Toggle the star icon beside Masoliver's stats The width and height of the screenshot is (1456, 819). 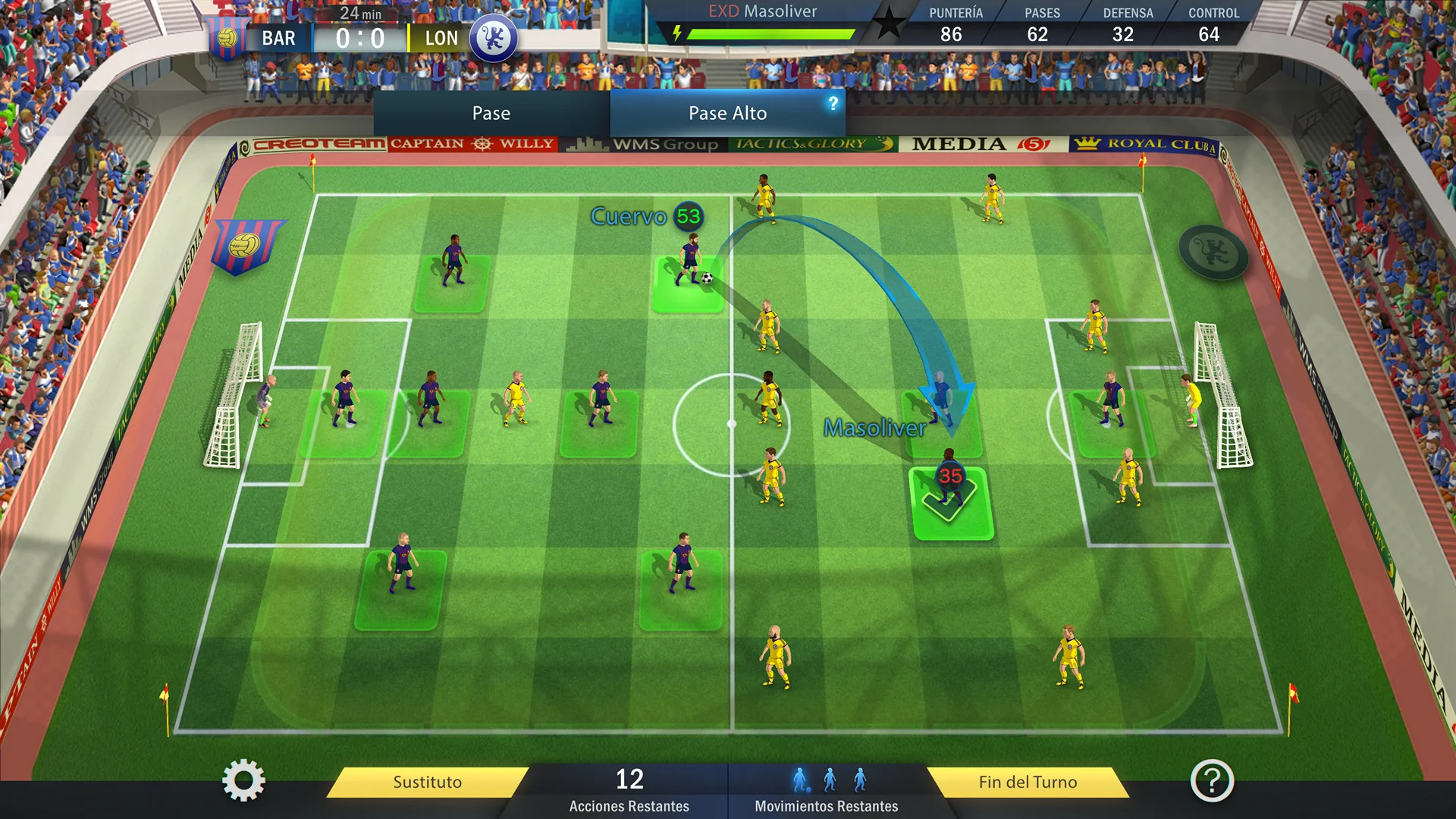[889, 23]
